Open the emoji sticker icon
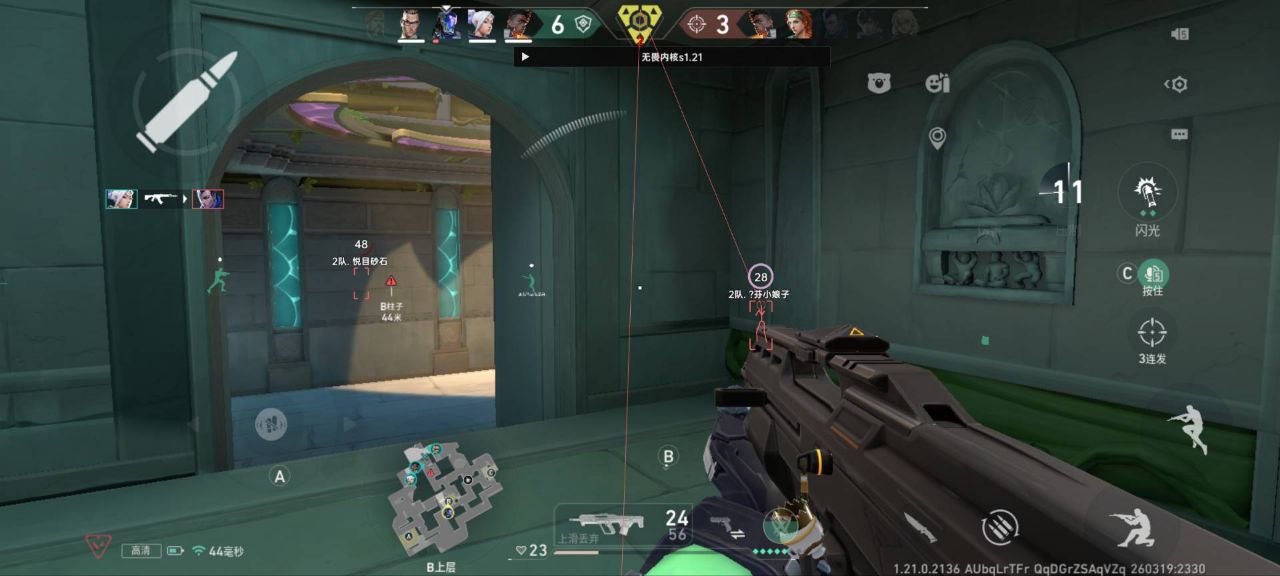1280x576 pixels. click(x=937, y=84)
